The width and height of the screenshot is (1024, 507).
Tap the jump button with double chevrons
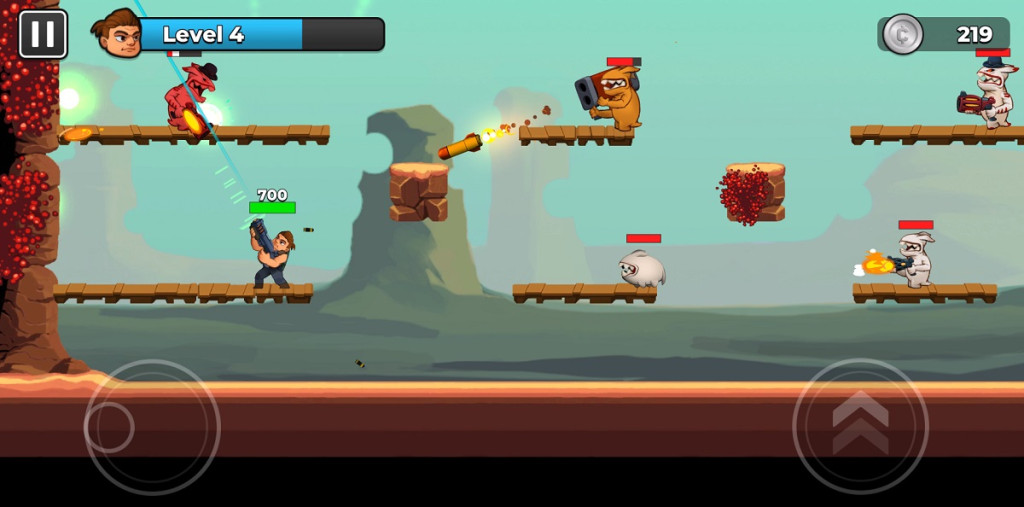click(x=860, y=426)
